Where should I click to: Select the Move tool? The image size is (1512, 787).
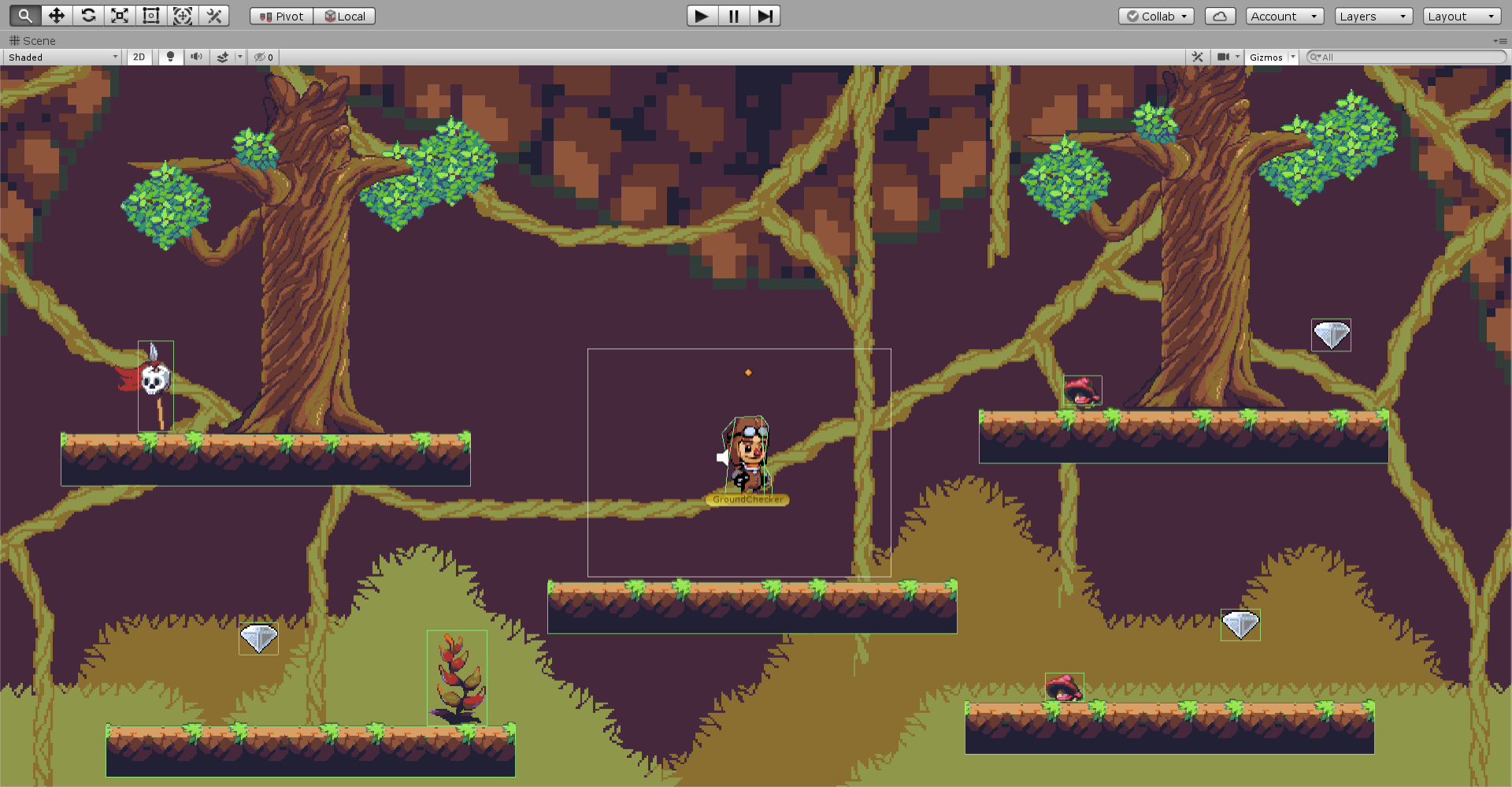point(56,15)
